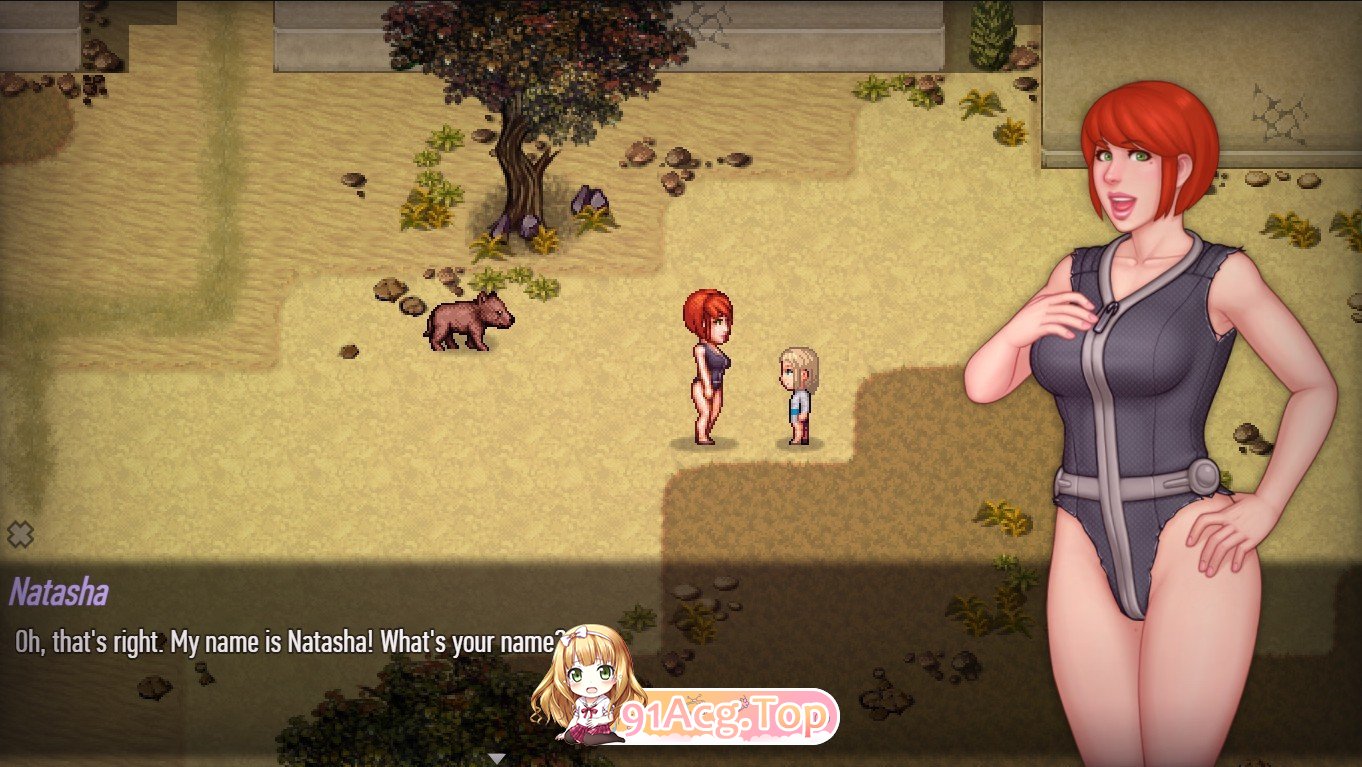1362x767 pixels.
Task: Click the purple mushrooms beside the tree trunk
Action: click(590, 200)
